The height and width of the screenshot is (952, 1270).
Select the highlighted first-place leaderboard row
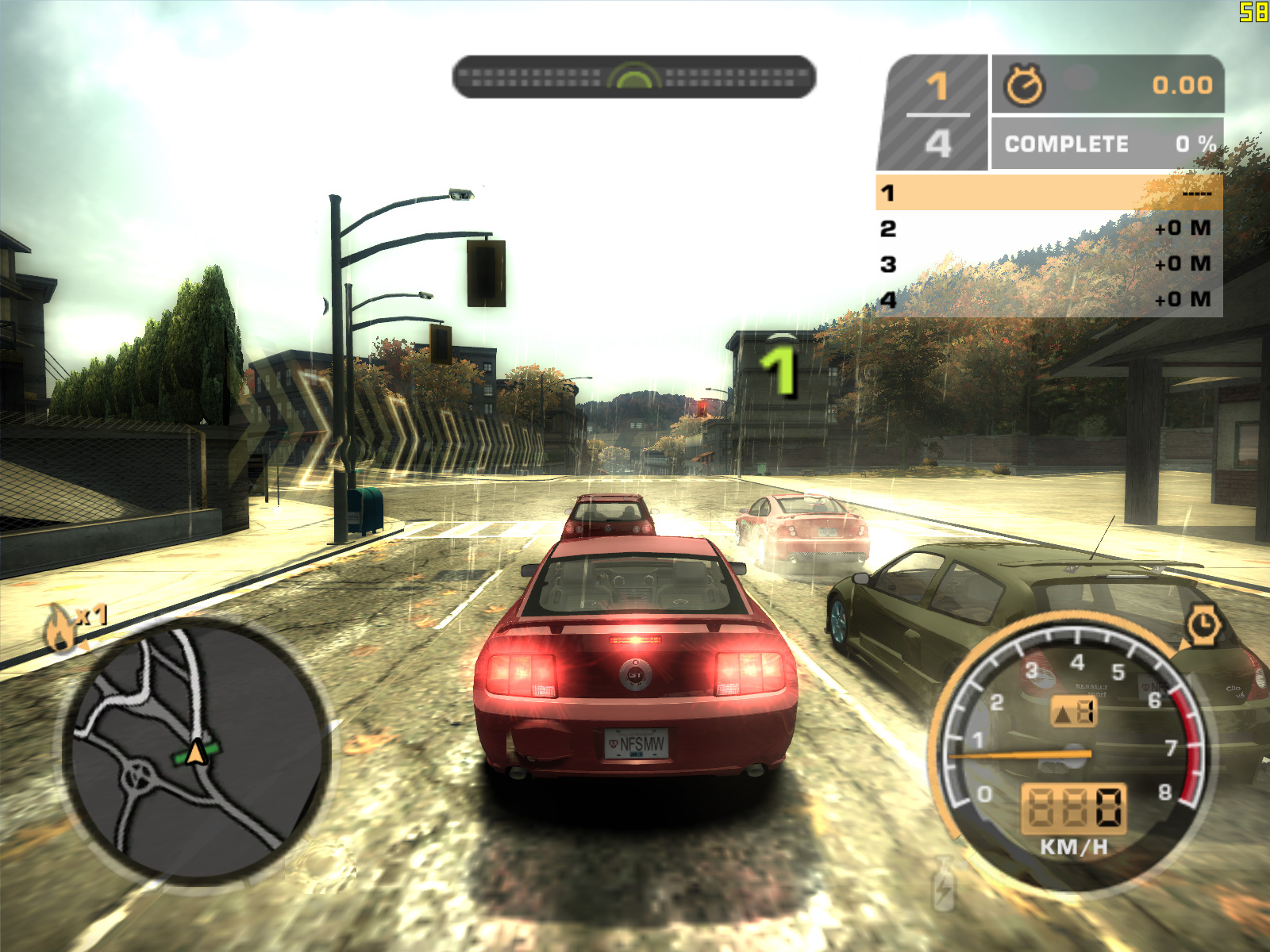pos(1049,193)
